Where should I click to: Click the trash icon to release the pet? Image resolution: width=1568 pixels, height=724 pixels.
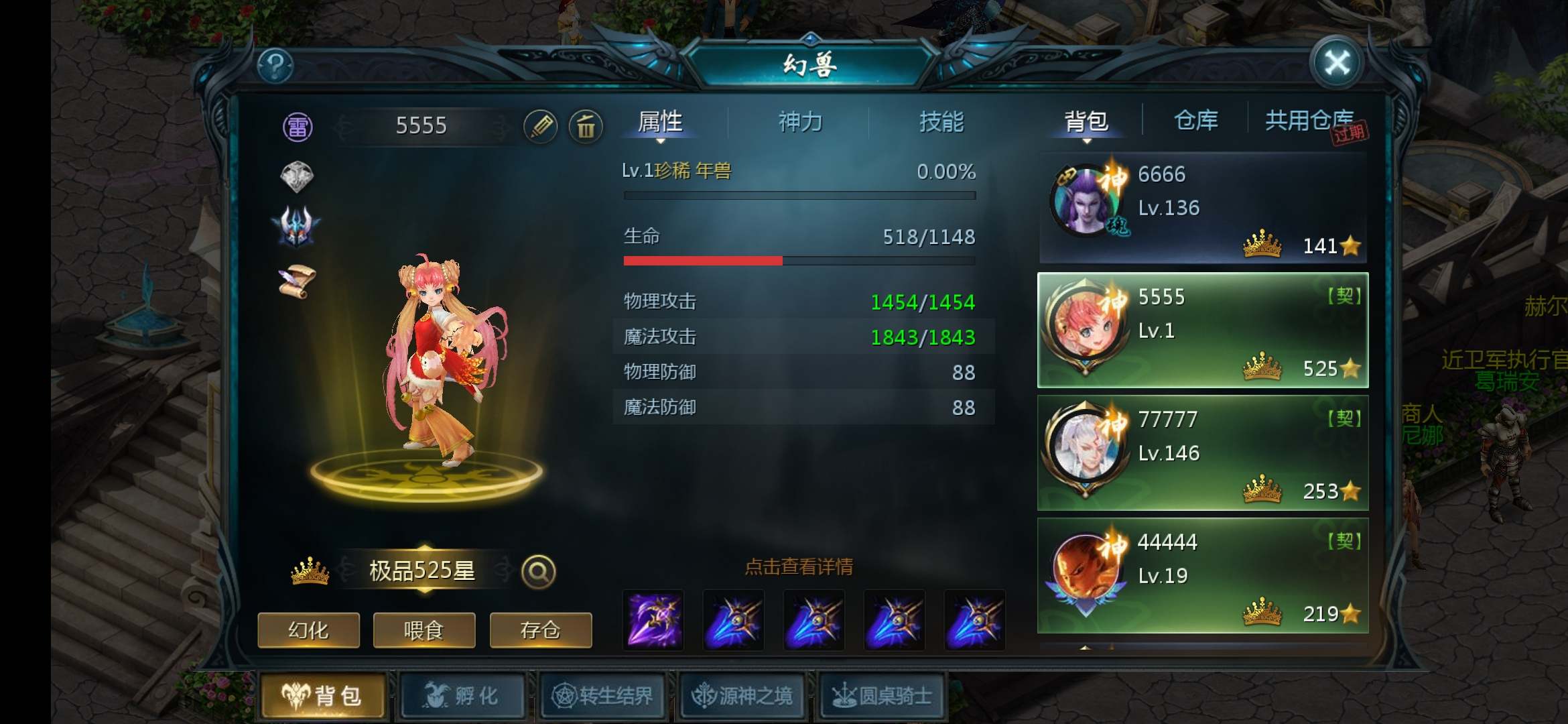(x=585, y=127)
